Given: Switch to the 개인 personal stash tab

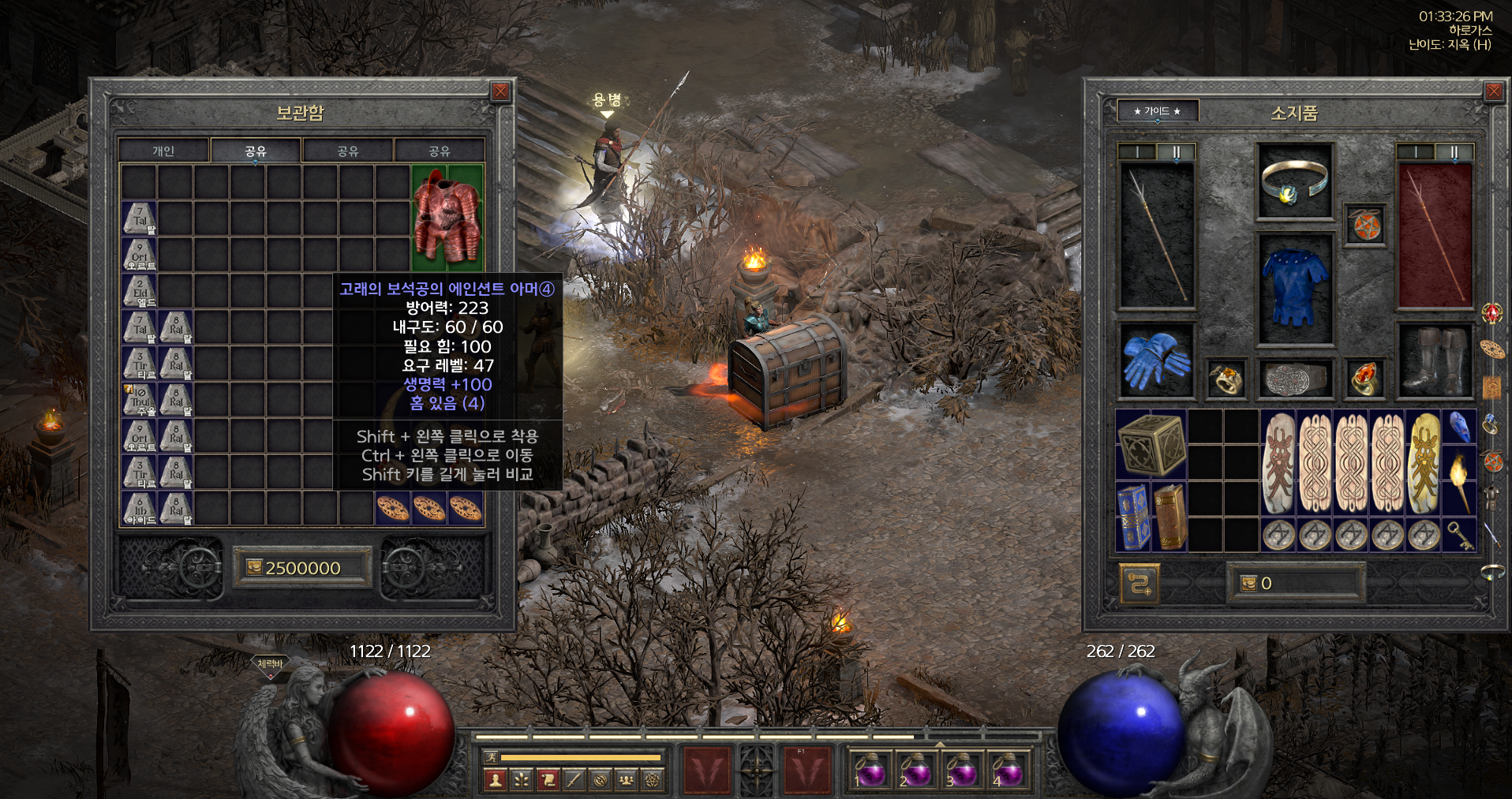Looking at the screenshot, I should click(163, 151).
